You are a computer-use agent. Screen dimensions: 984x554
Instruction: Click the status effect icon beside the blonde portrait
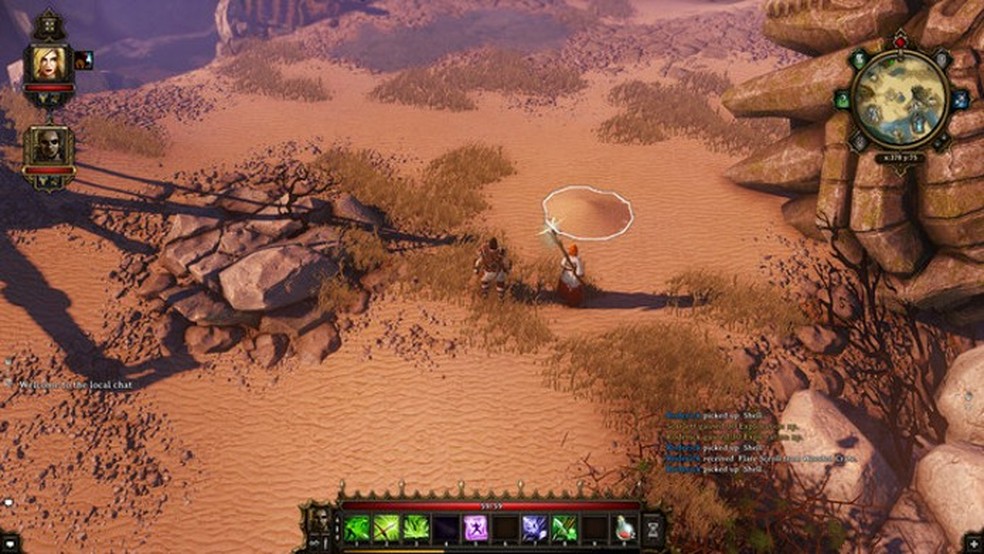[83, 60]
